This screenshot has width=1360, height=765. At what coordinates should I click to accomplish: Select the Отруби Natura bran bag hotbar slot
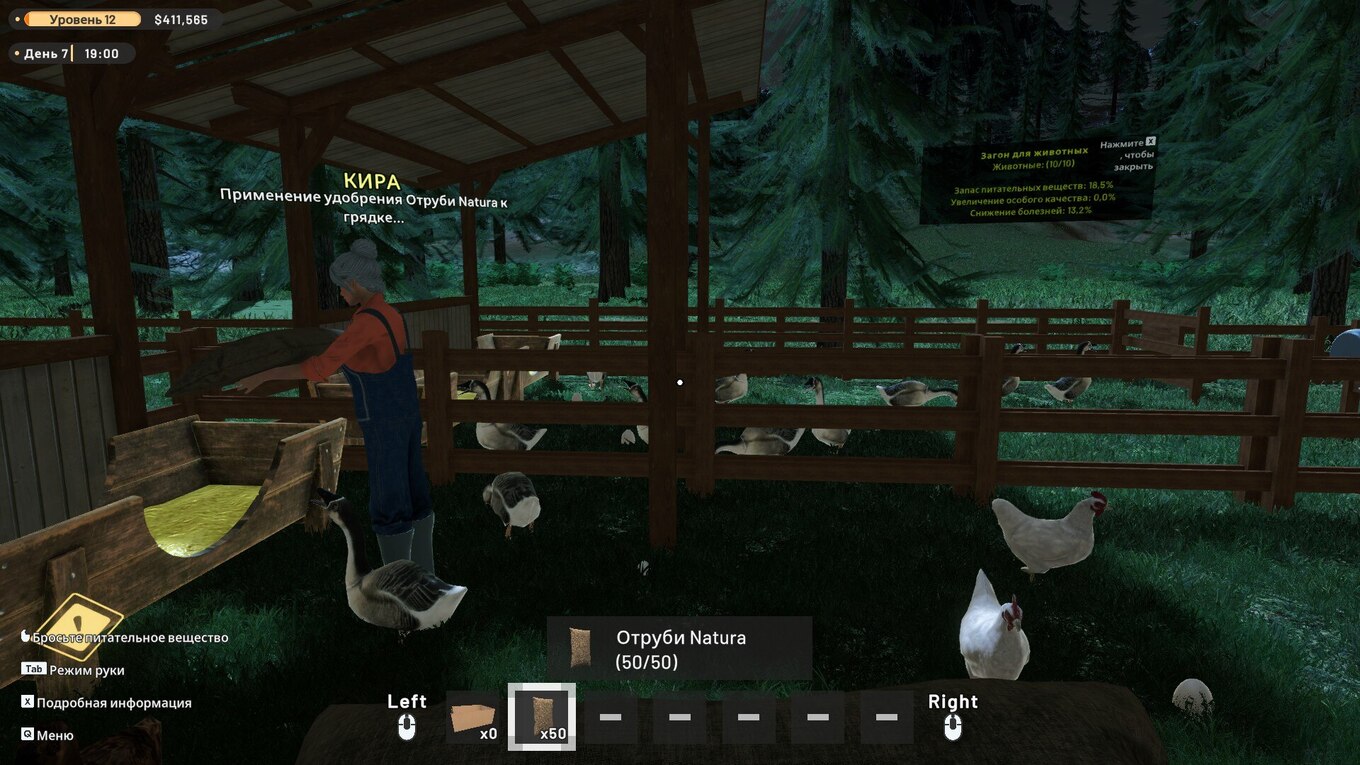(541, 717)
